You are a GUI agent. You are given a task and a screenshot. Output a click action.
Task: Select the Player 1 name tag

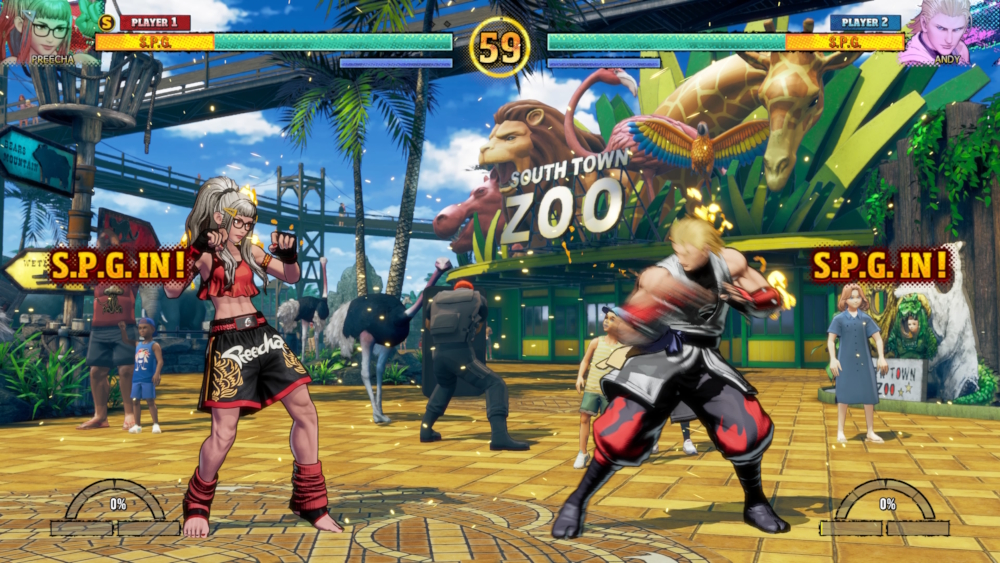[155, 22]
